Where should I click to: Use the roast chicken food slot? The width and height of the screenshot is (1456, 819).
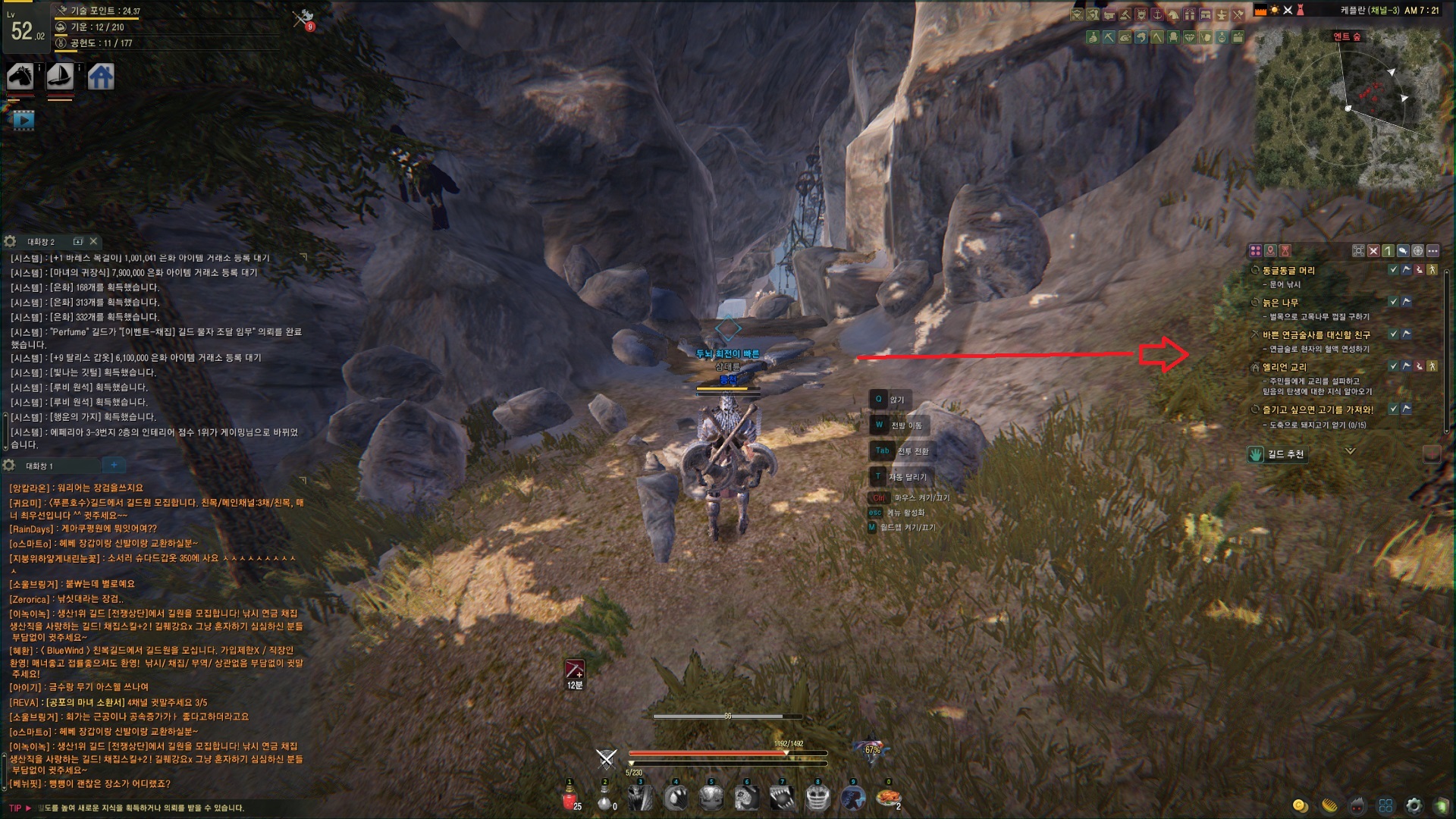tap(888, 798)
